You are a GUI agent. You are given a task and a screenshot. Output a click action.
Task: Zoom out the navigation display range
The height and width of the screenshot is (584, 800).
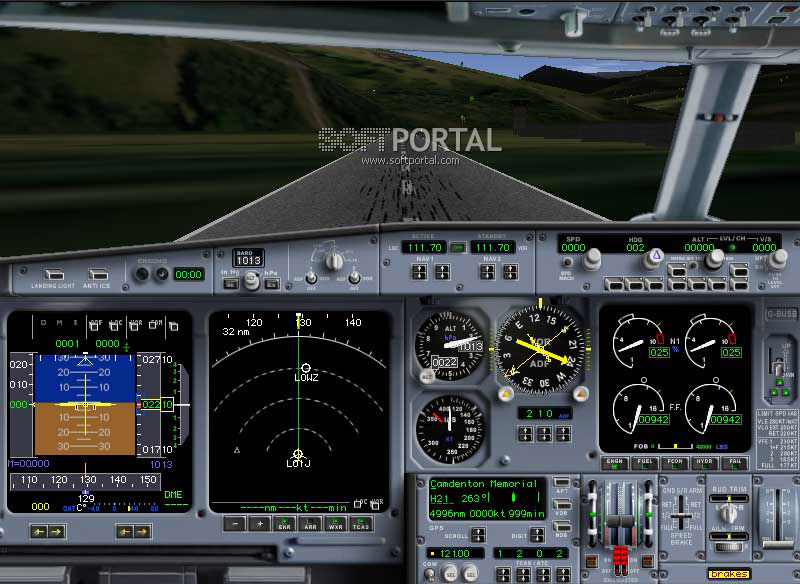click(234, 524)
